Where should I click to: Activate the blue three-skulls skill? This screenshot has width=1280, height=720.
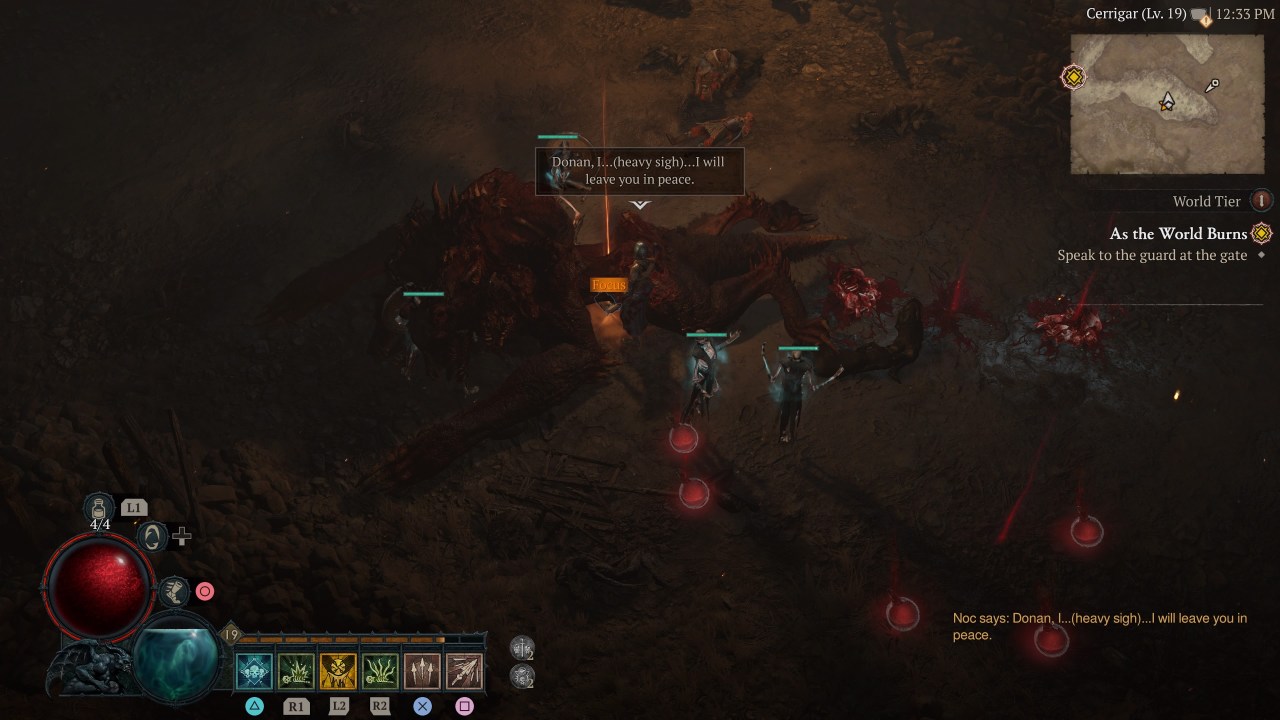tap(254, 671)
